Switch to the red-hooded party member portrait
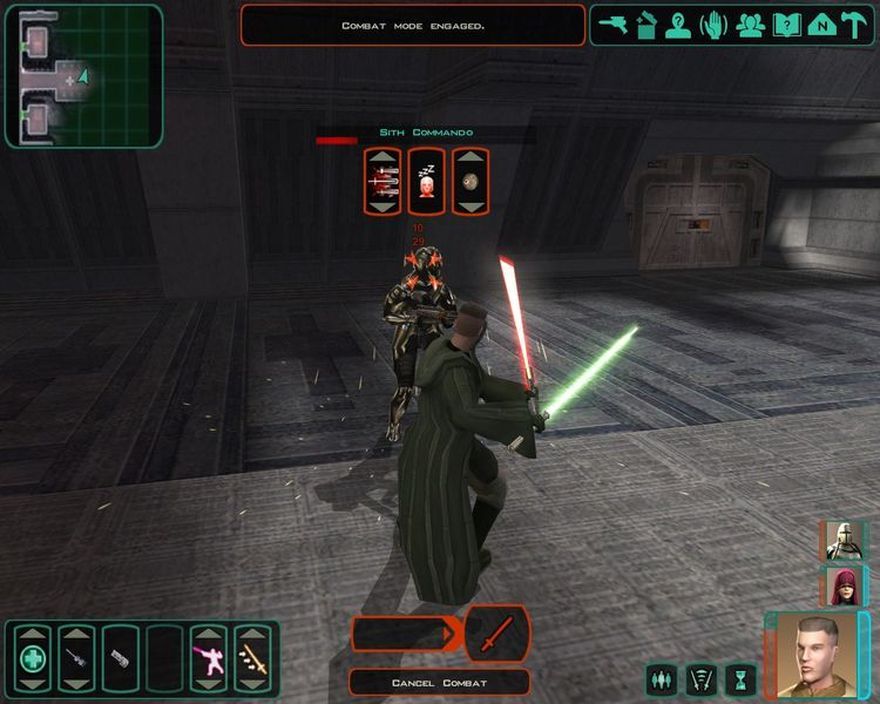 pos(842,586)
